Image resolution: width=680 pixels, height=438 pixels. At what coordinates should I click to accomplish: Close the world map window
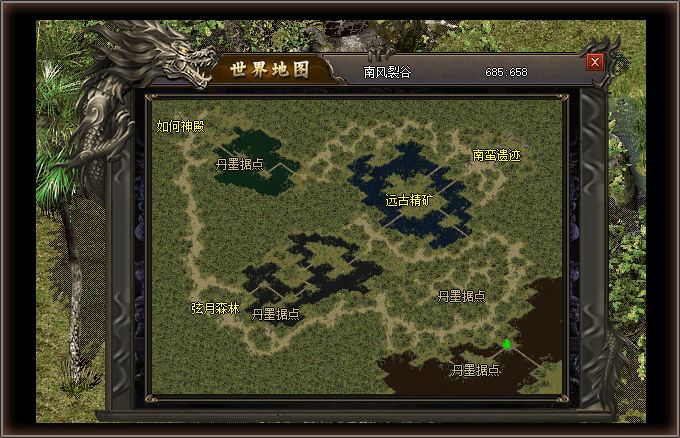[595, 62]
